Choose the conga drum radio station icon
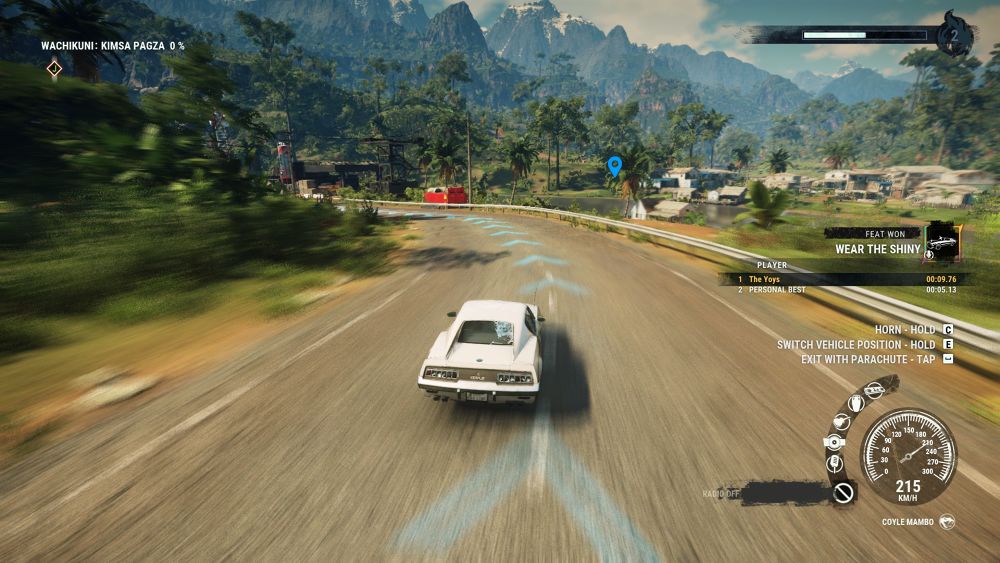 pos(855,402)
